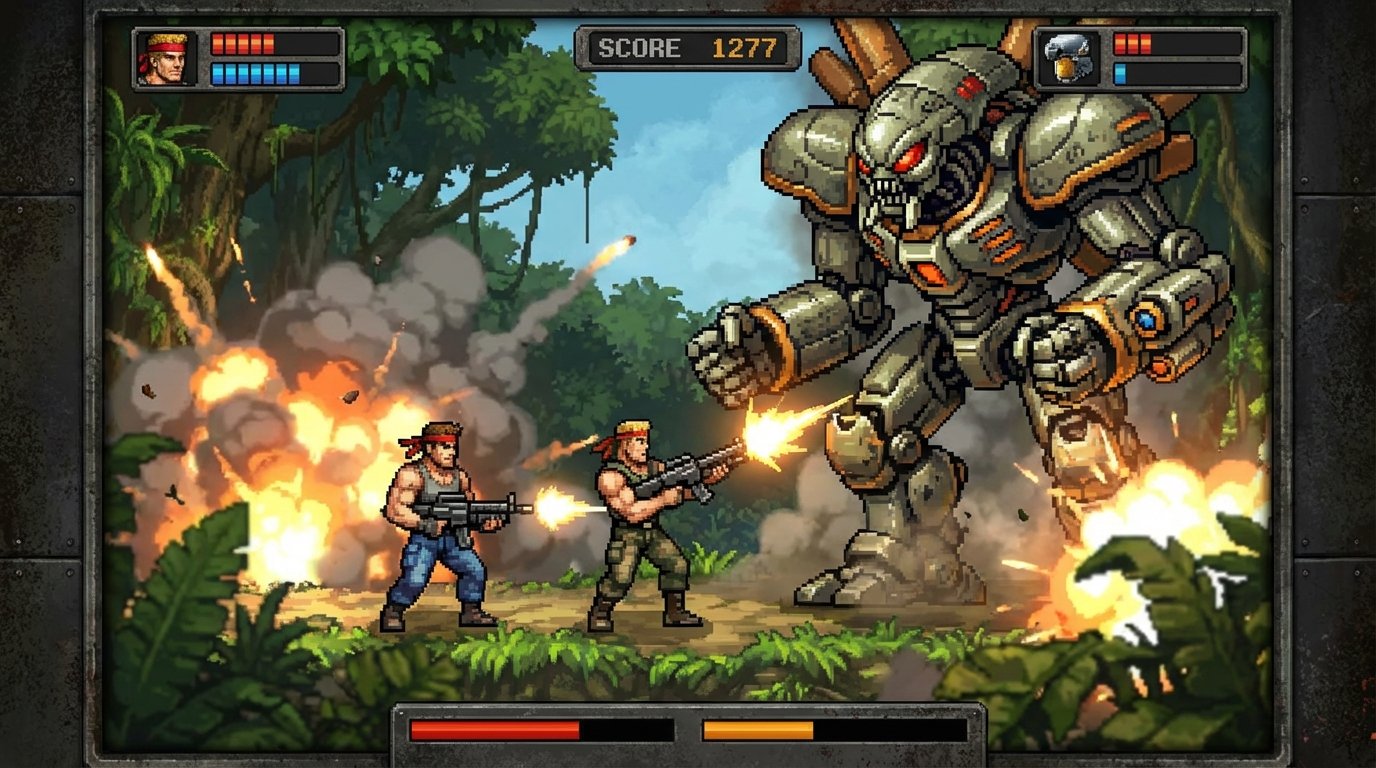Click the SCORE panel showing 1277

click(x=687, y=44)
